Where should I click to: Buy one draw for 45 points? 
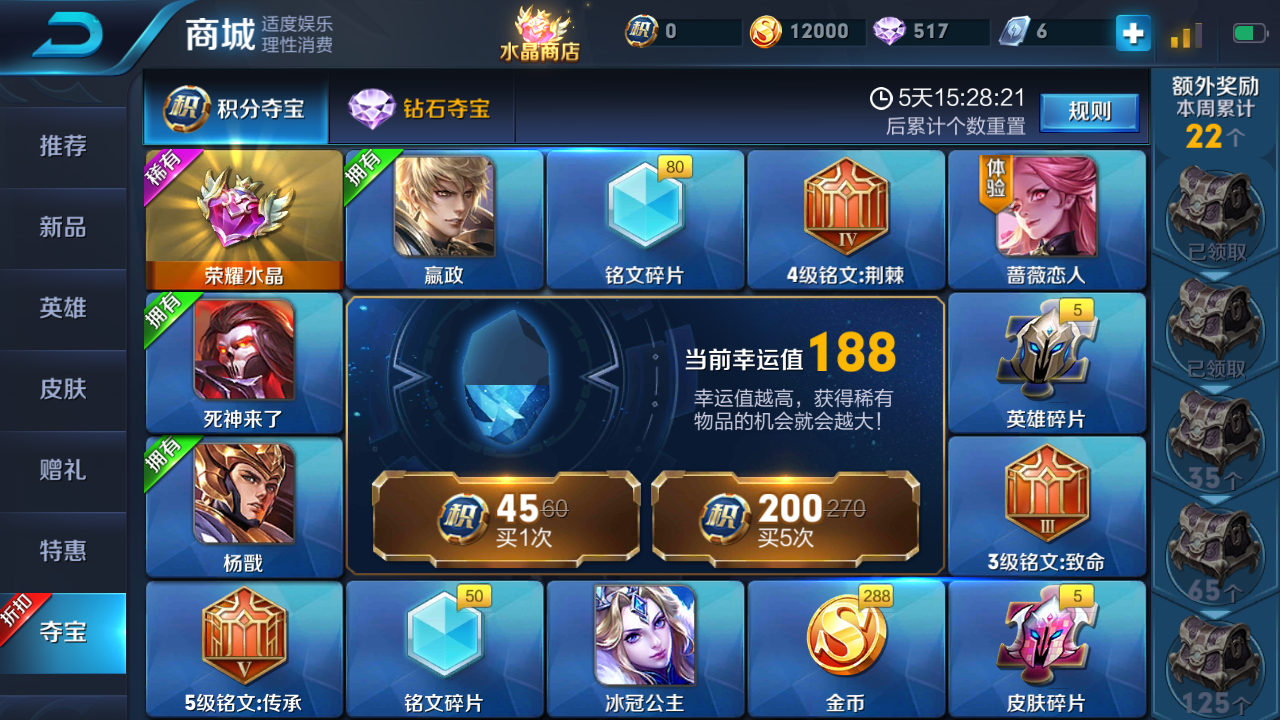point(503,520)
